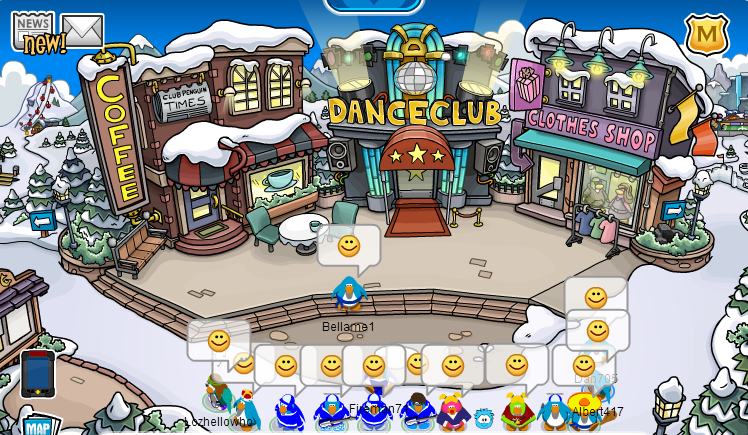748x435 pixels.
Task: Open the moderator M badge
Action: [706, 35]
